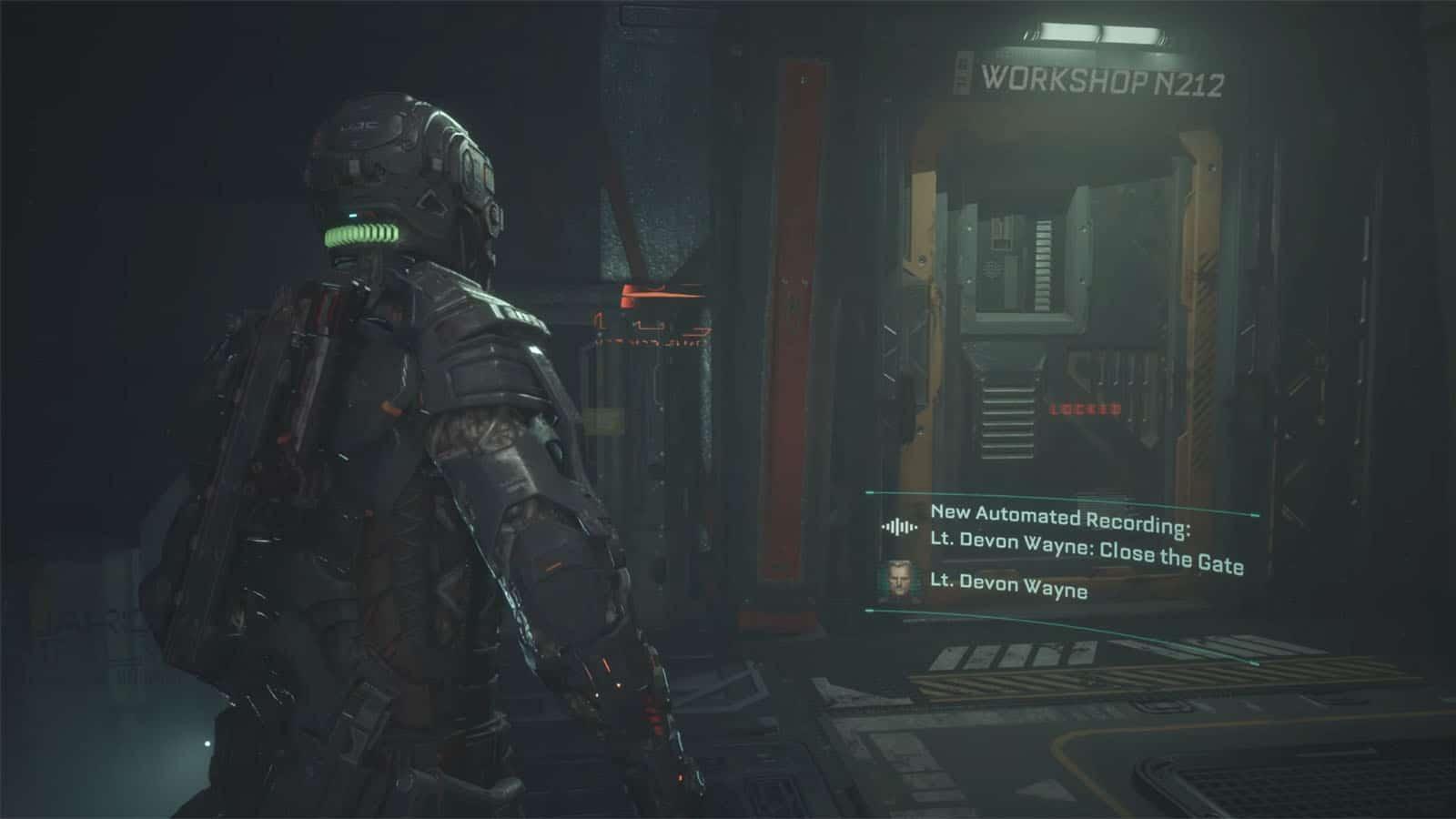Select the Lt. Devon Wayne portrait thumbnail
Screen dimensions: 1456x819
tap(899, 581)
